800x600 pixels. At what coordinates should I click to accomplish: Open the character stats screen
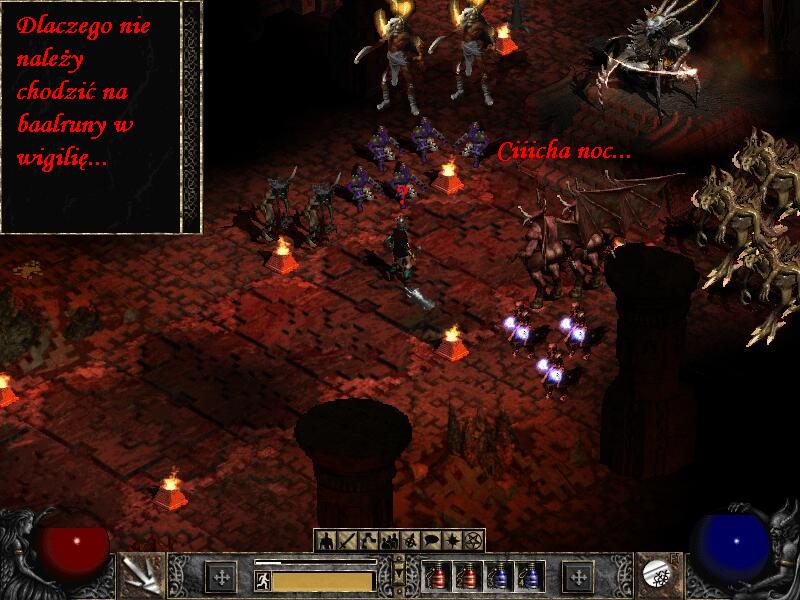point(326,541)
